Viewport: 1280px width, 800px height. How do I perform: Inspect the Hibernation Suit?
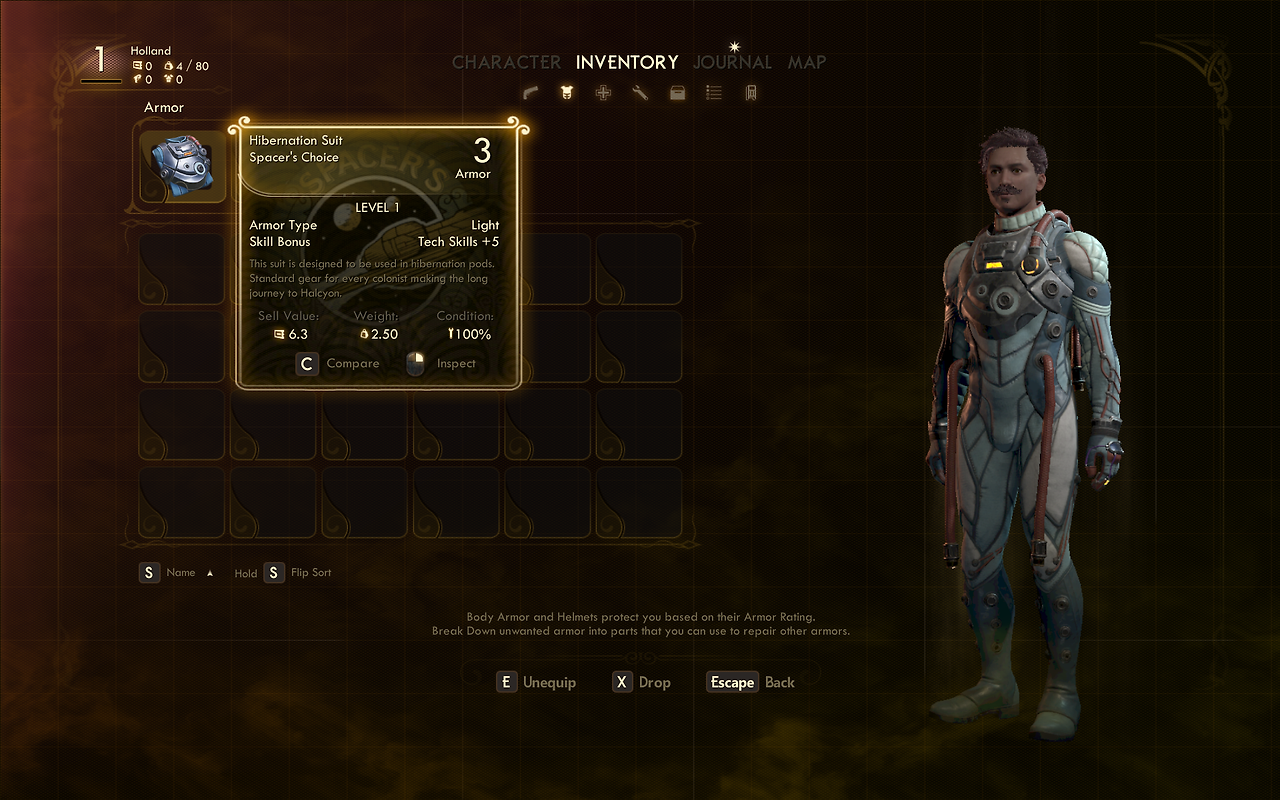coord(443,364)
